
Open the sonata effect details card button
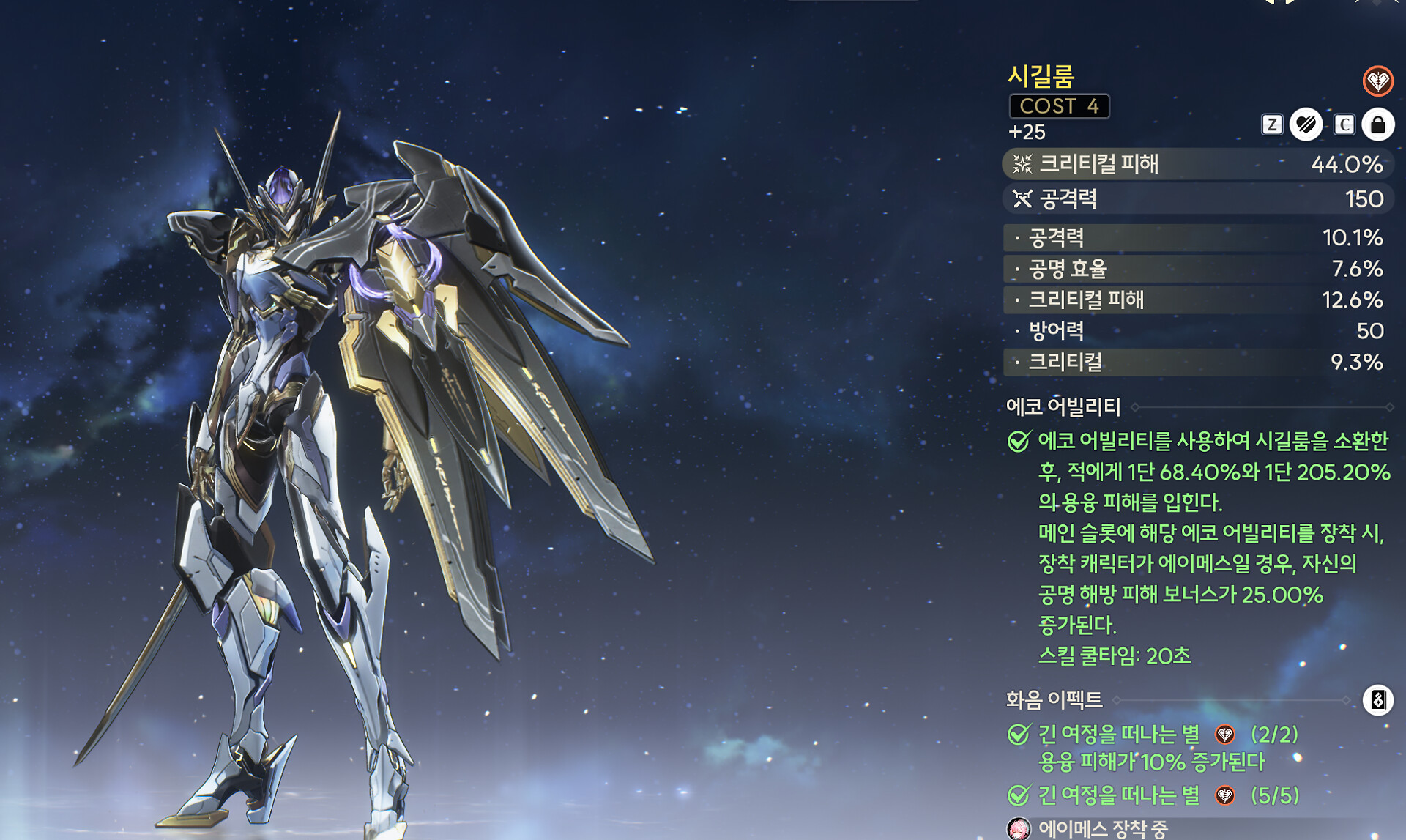point(1377,700)
